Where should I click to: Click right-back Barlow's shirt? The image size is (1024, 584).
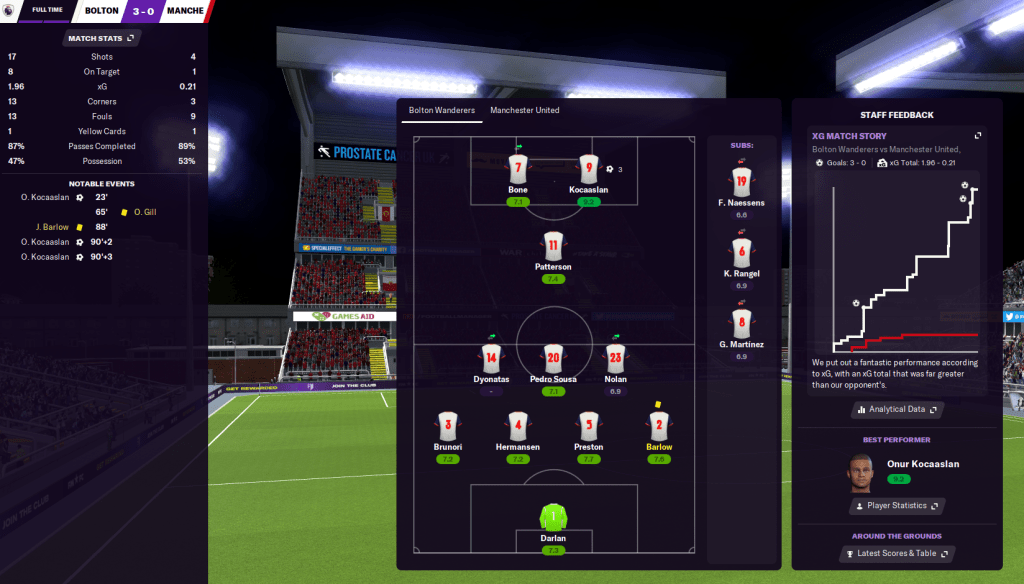659,425
